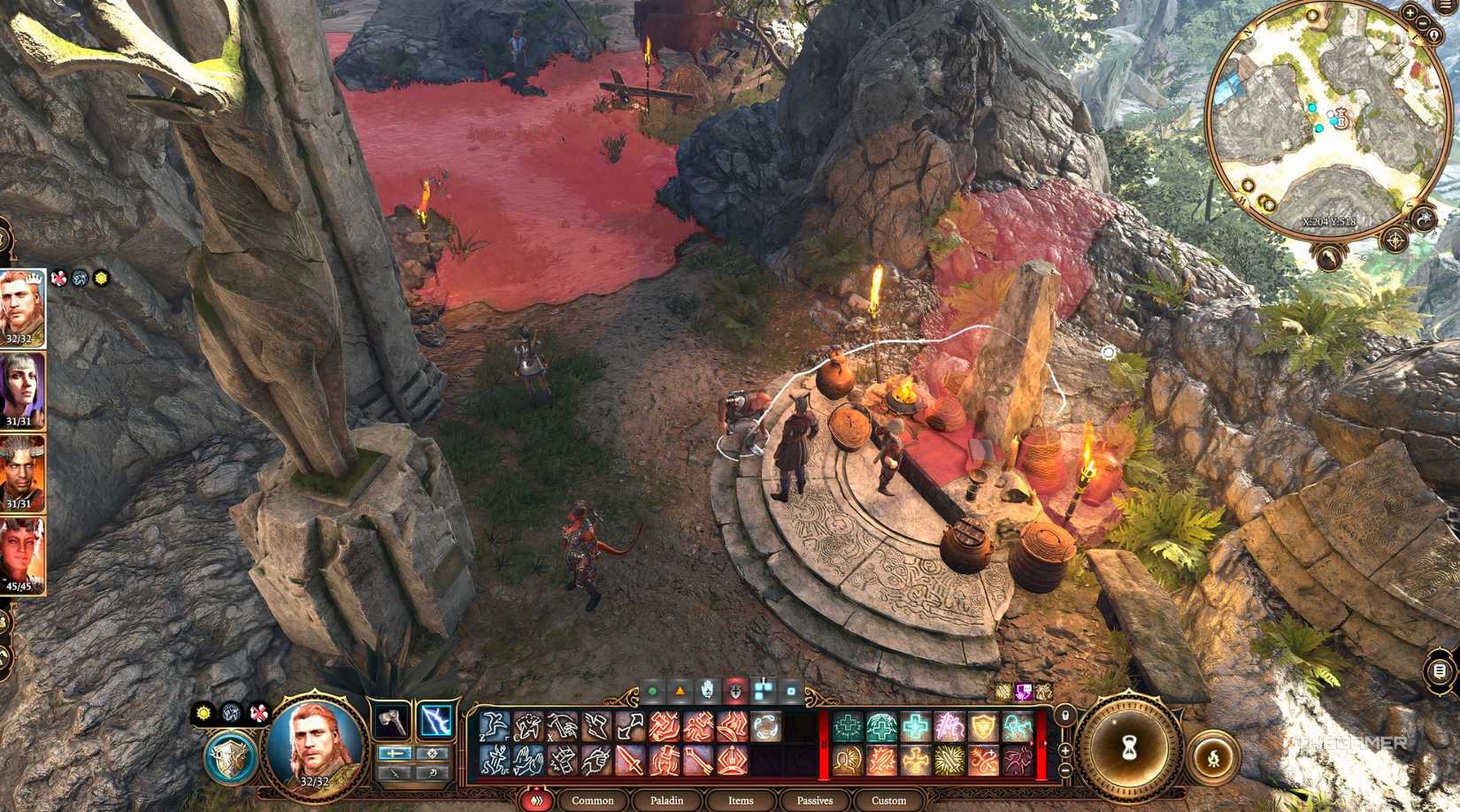
Task: Click the red hotbar scroll slider handle
Action: 824,743
